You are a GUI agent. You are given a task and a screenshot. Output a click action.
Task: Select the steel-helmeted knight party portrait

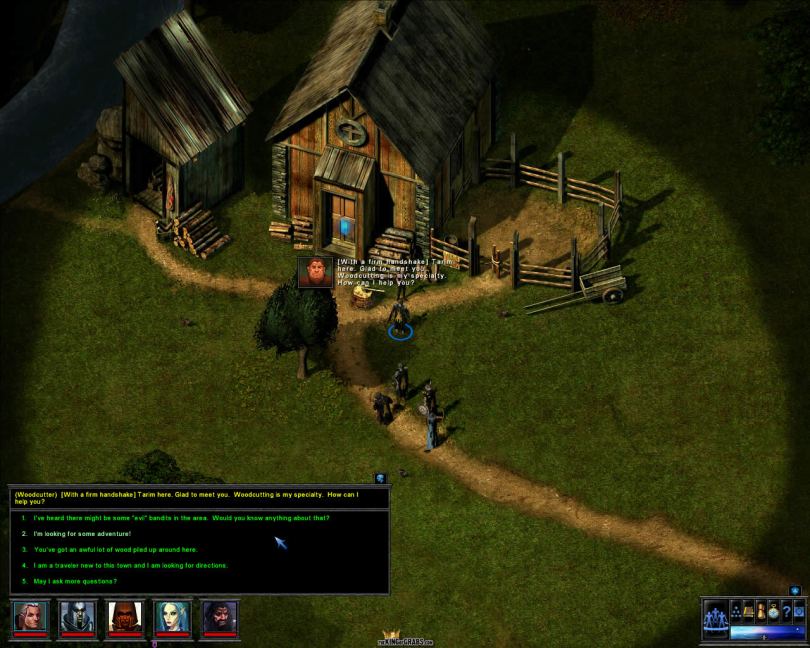(x=78, y=616)
